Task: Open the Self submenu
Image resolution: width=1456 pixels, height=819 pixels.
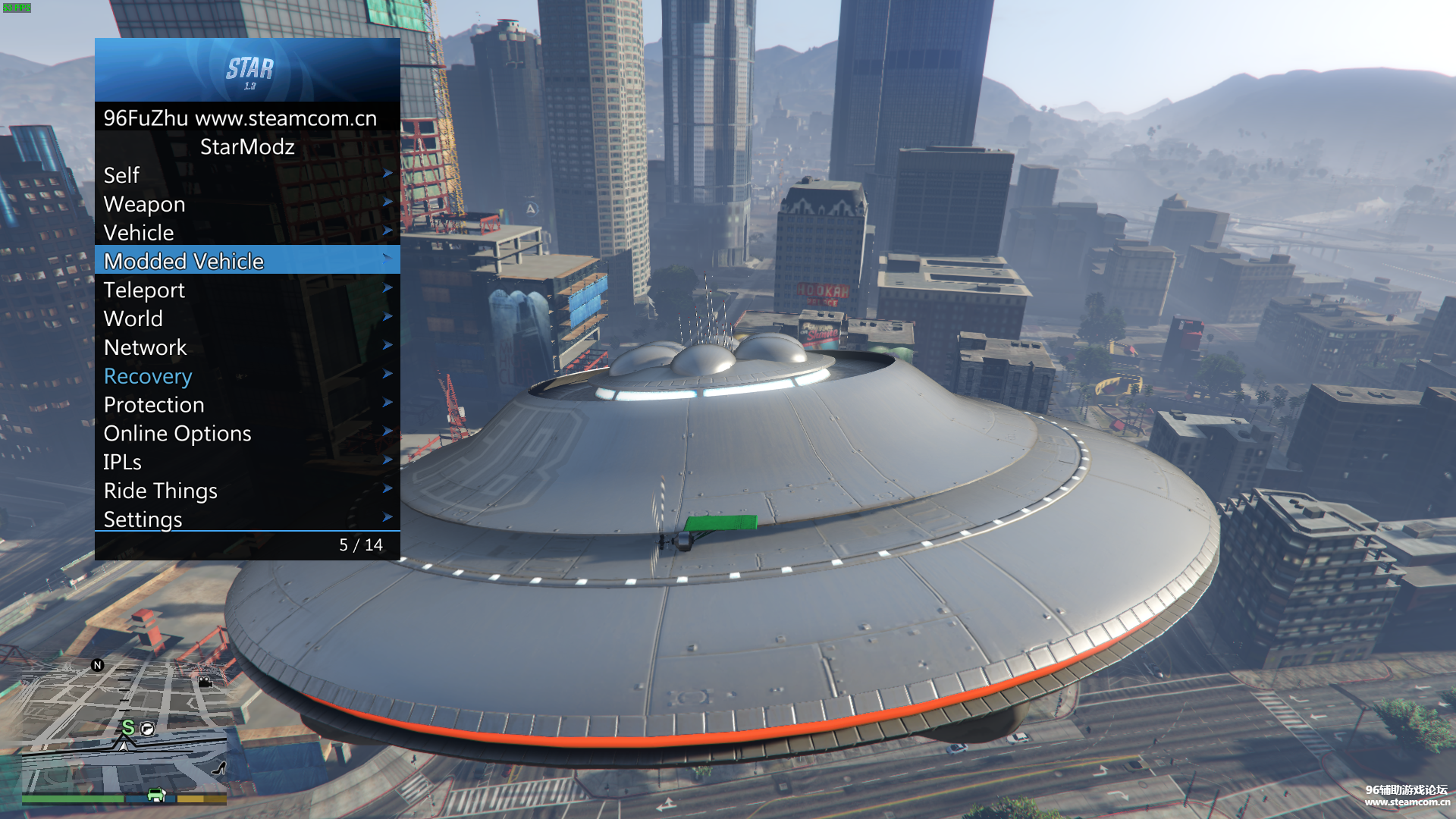Action: [246, 175]
